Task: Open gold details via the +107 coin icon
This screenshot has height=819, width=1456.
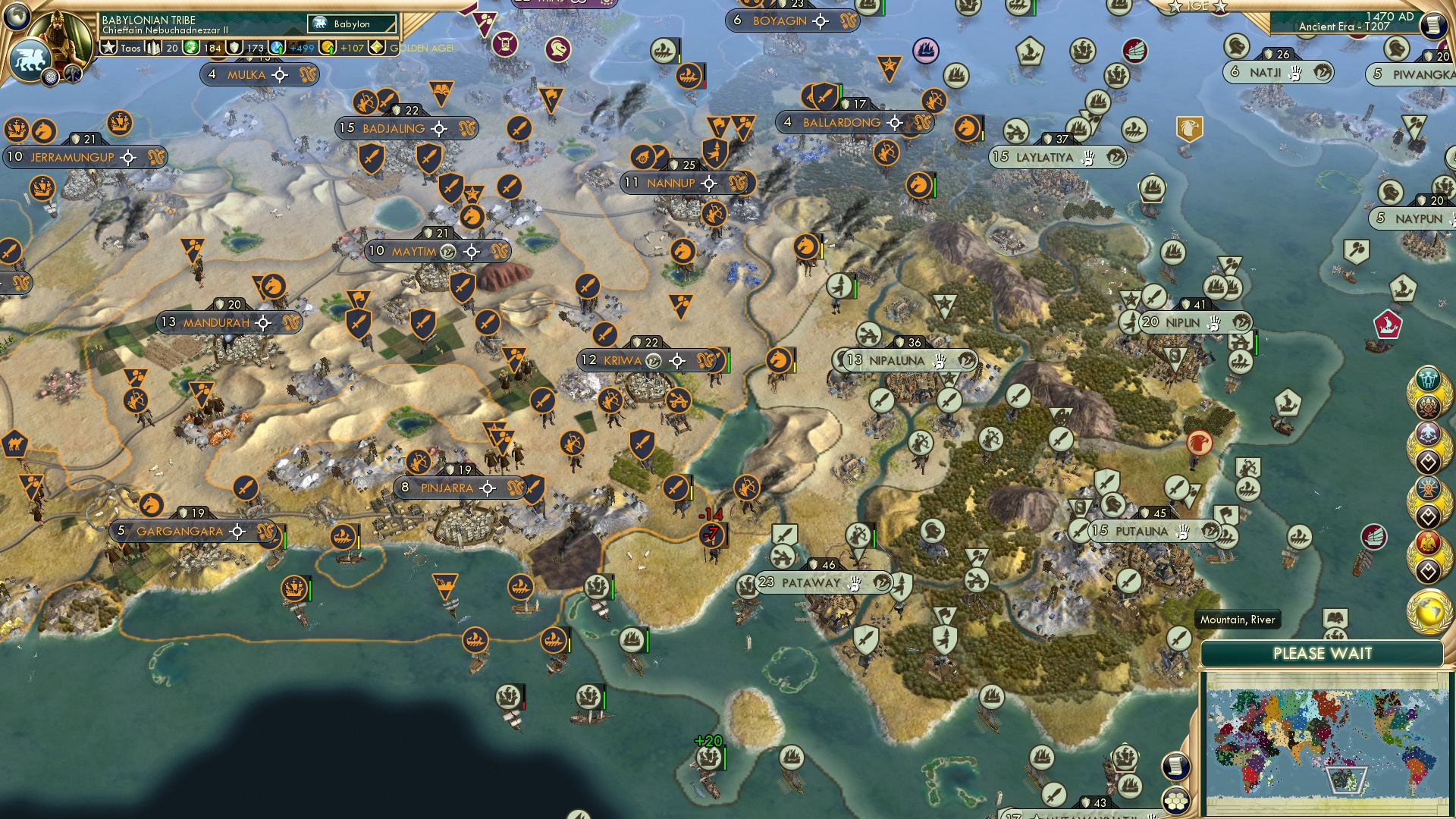Action: click(x=326, y=47)
